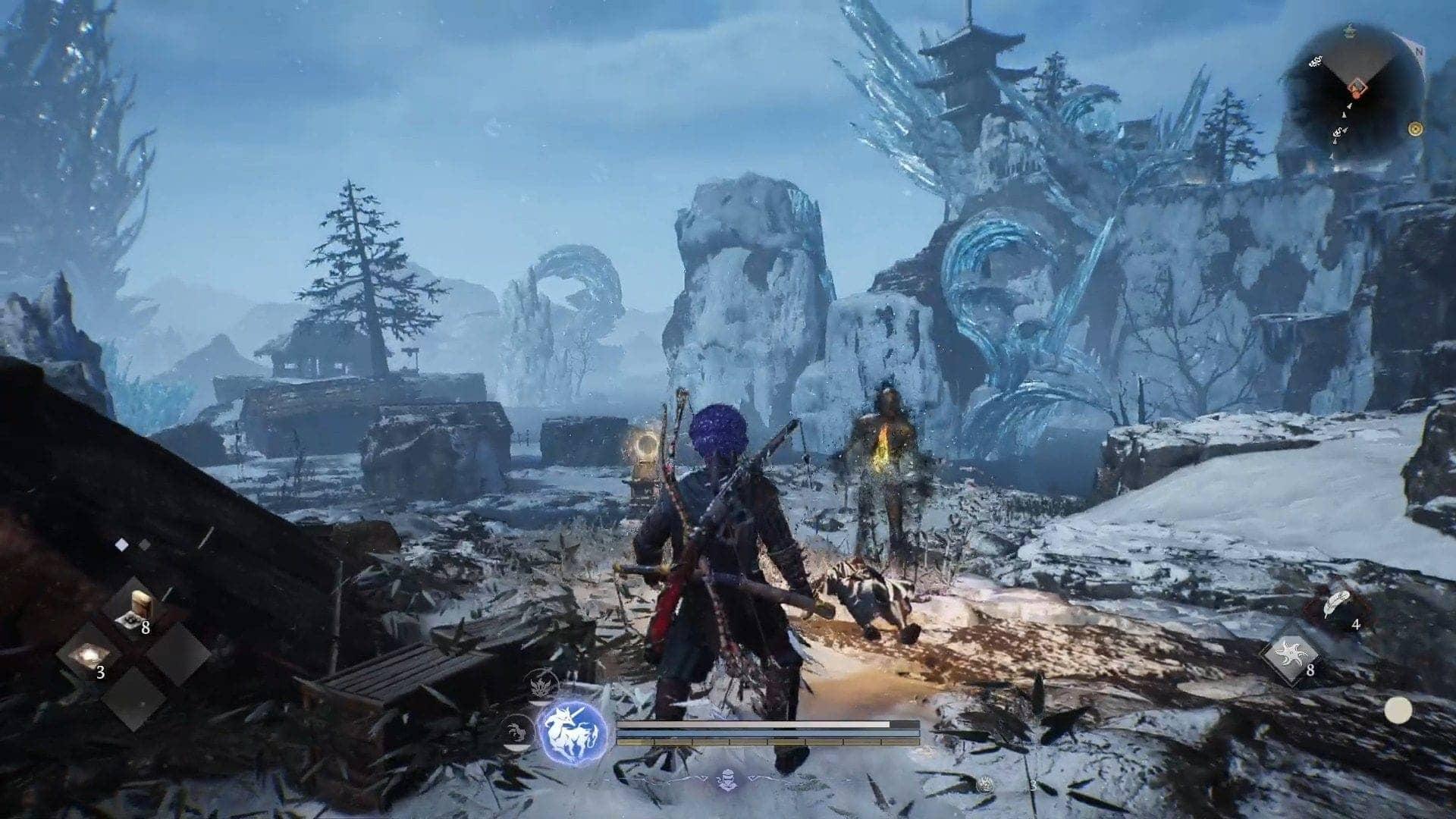Click the N compass marker on the minimap

pos(1420,51)
